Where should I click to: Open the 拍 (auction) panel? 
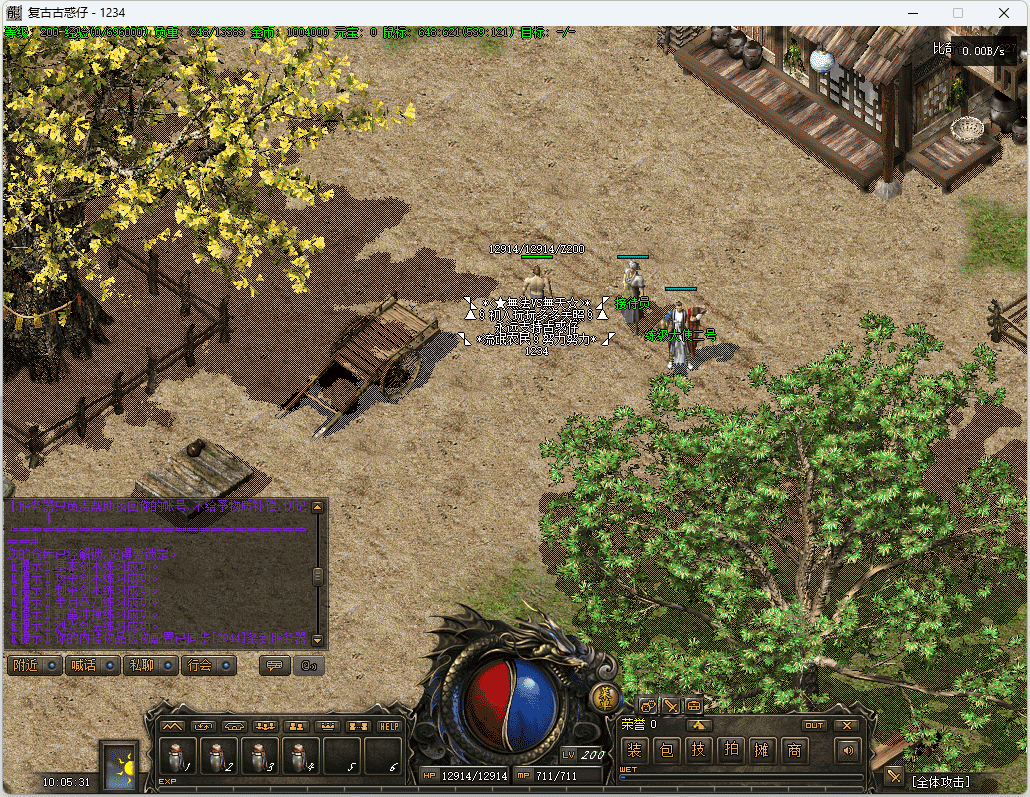[731, 750]
